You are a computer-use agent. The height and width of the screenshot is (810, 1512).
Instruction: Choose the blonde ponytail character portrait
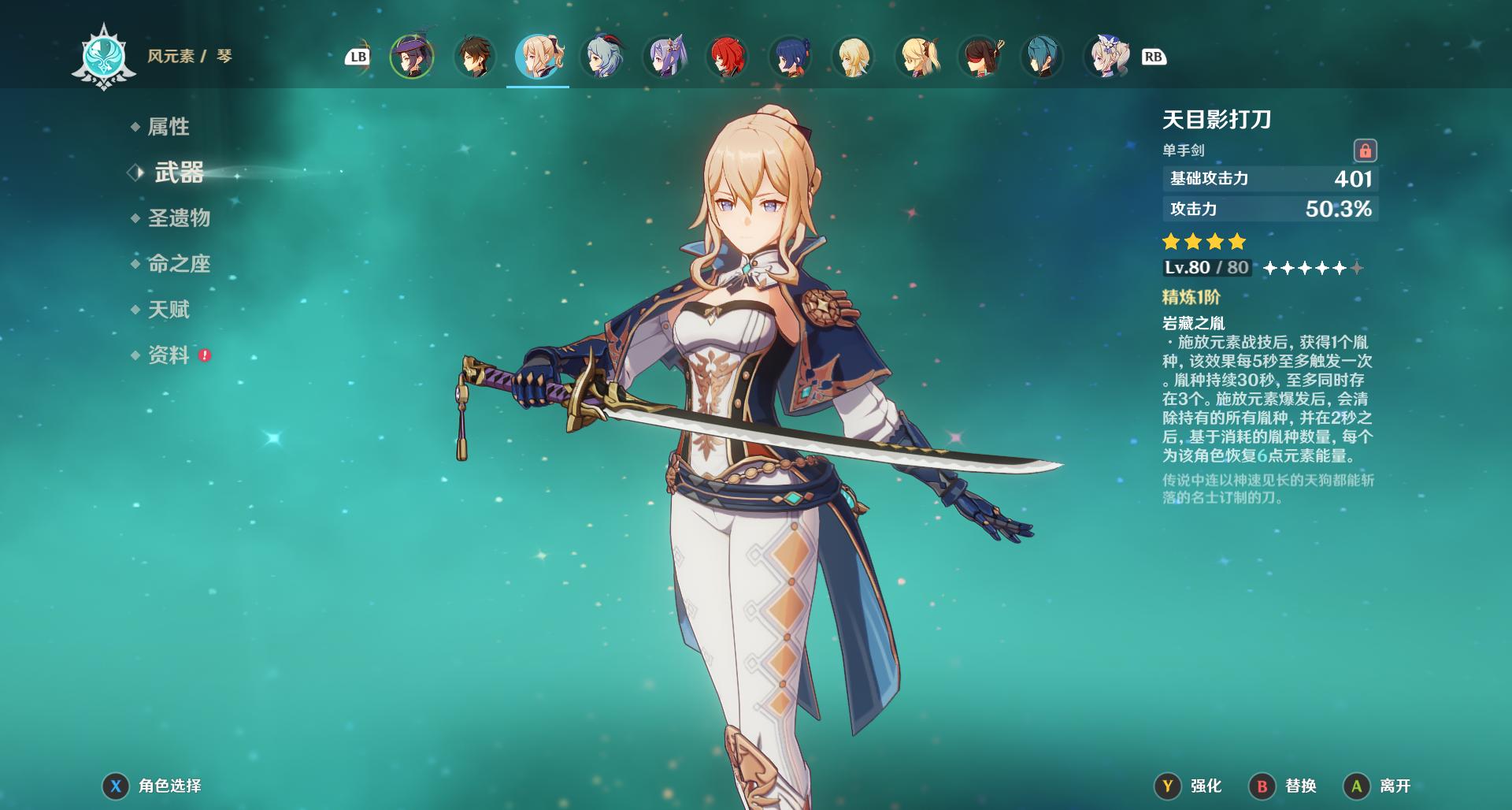pyautogui.click(x=917, y=57)
